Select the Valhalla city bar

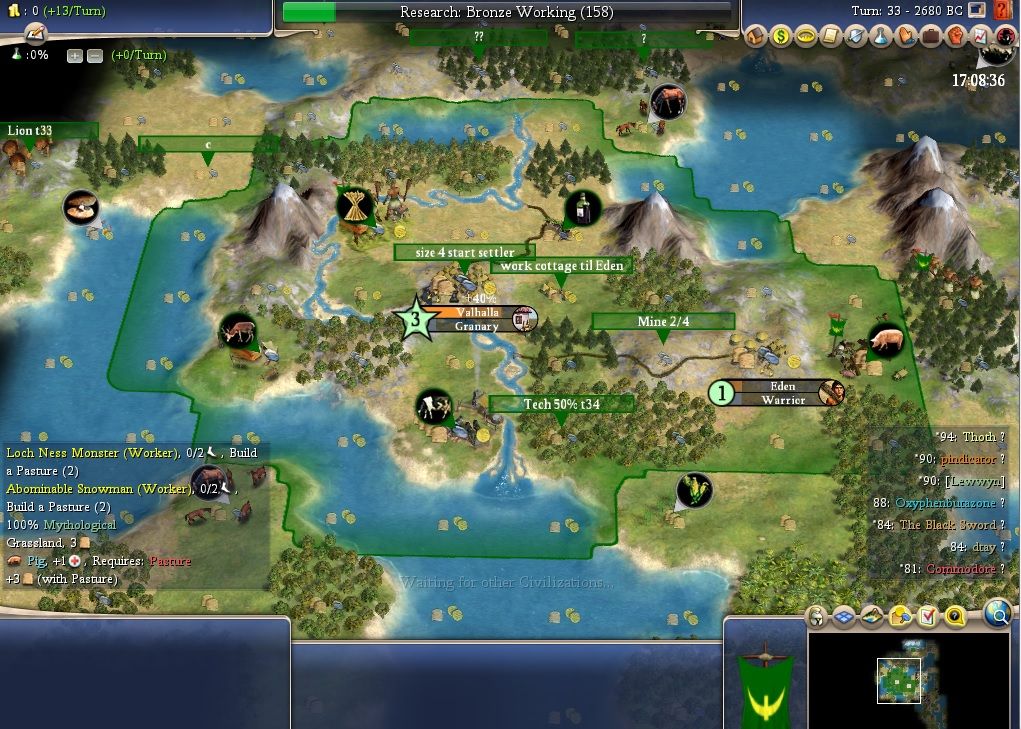point(477,319)
